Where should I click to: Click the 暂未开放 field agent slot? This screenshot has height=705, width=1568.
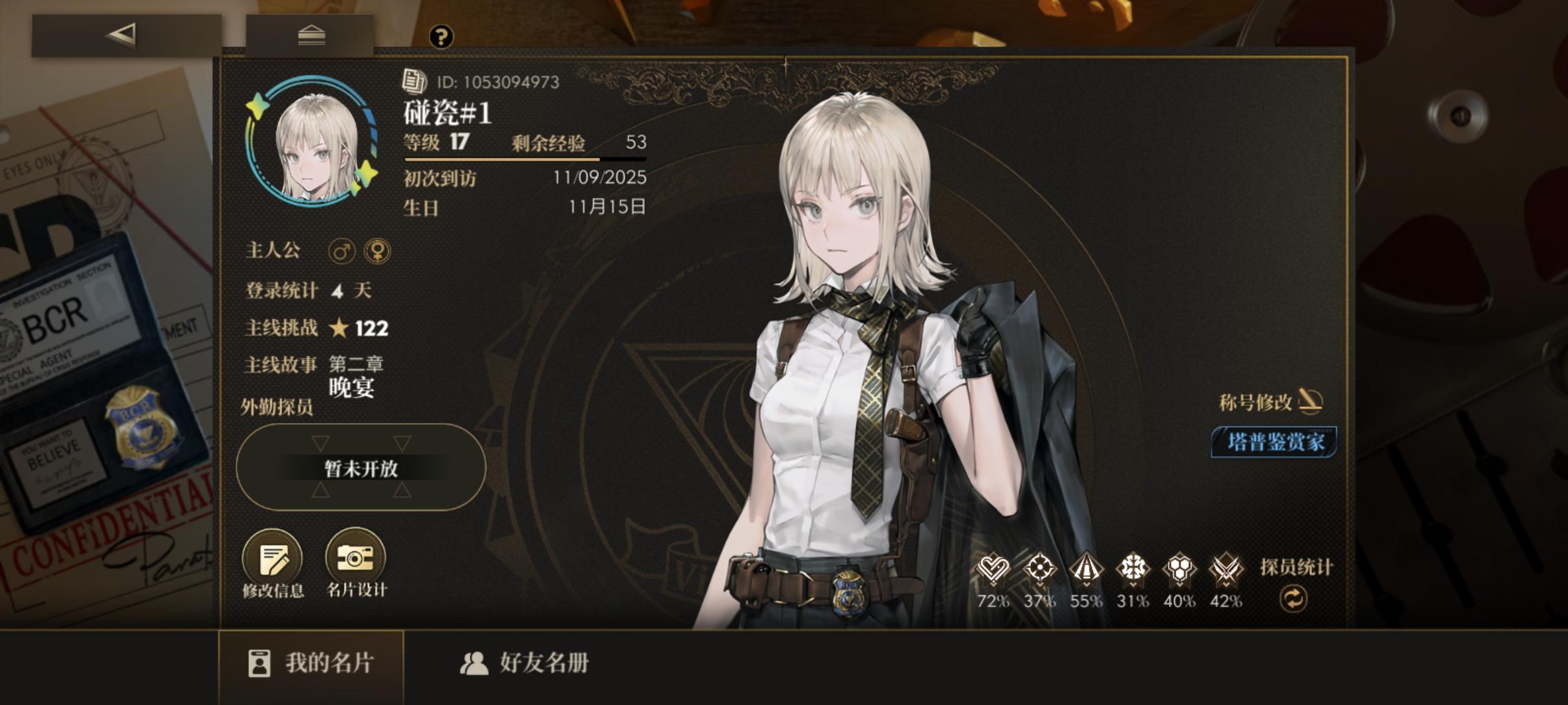(361, 468)
